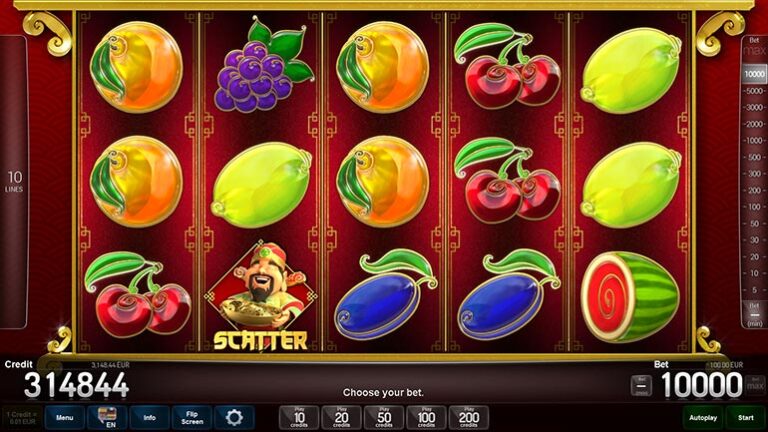
Task: Start the spin
Action: point(745,418)
